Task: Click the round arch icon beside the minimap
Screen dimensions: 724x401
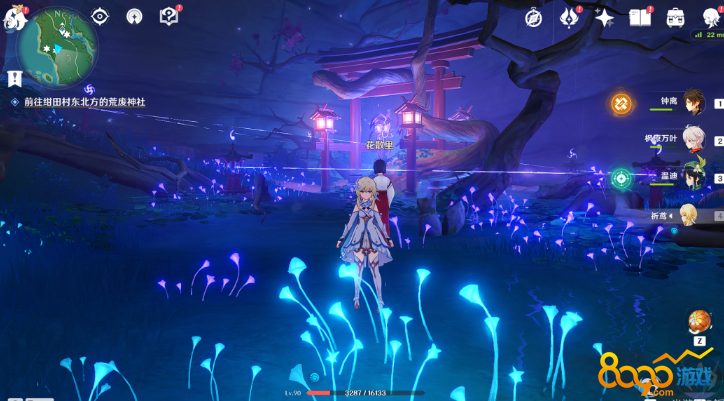Action: [134, 16]
